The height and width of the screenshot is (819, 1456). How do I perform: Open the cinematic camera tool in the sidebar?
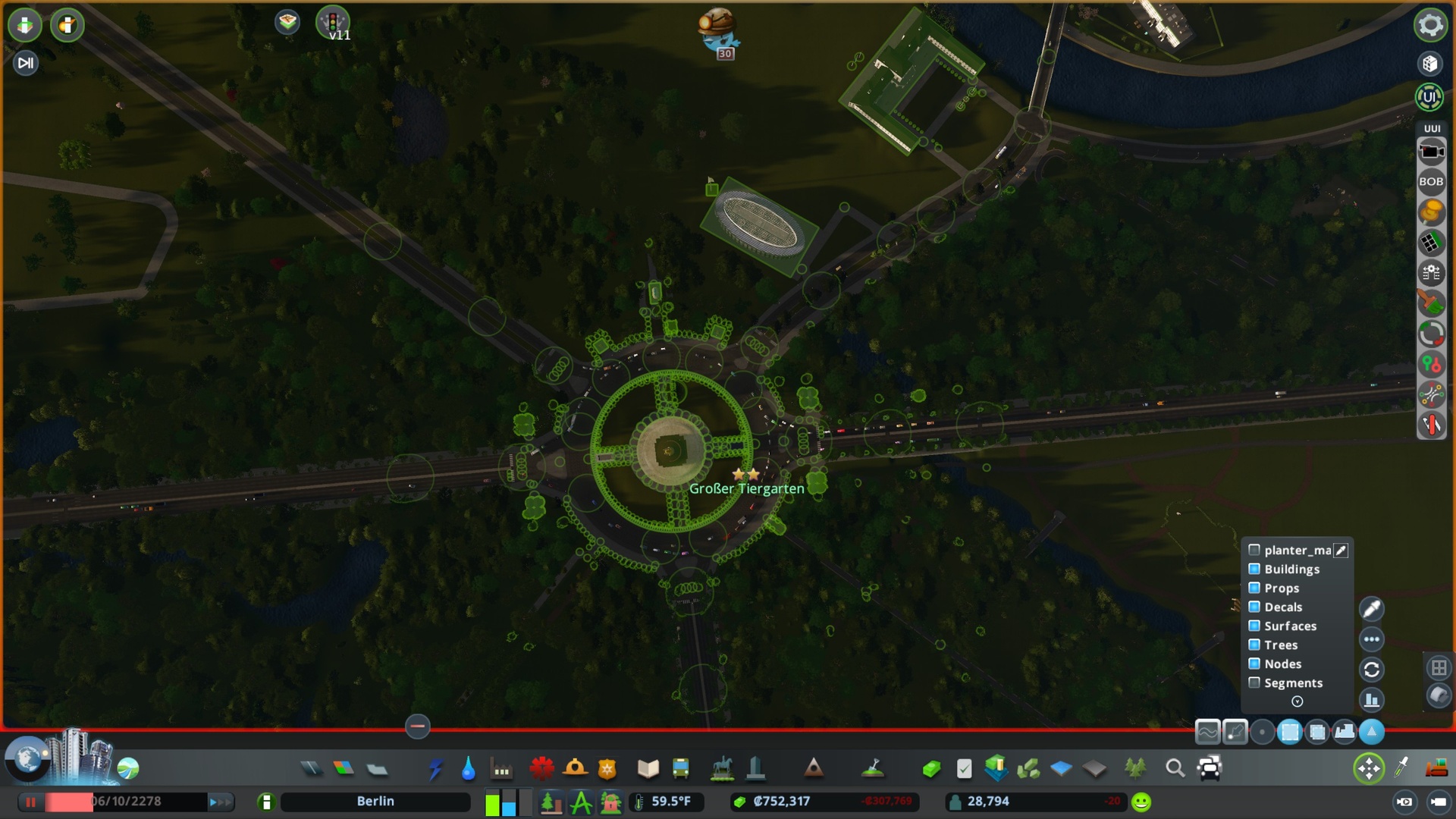click(x=1432, y=151)
